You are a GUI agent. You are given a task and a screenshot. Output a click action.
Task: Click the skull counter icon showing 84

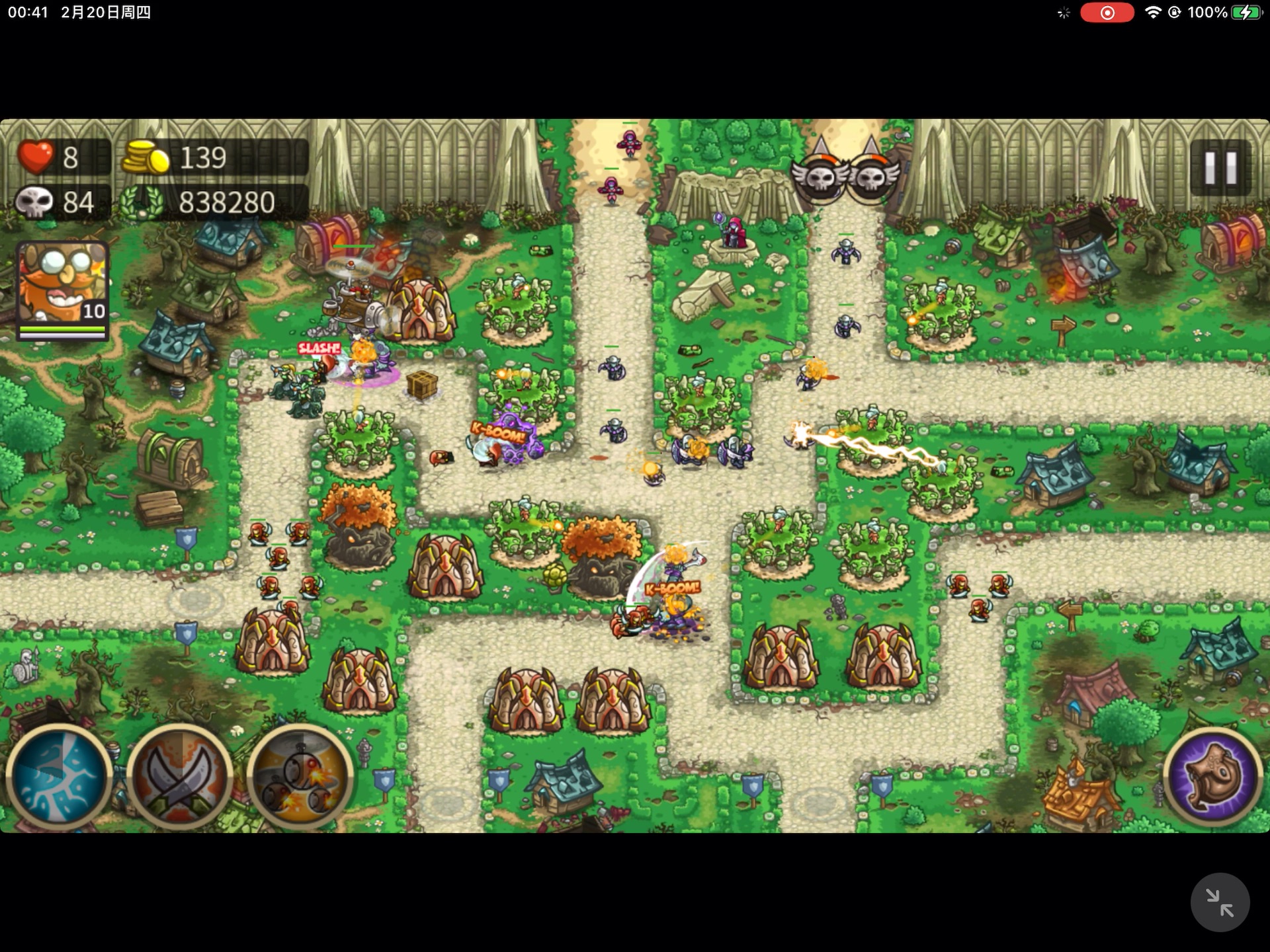pyautogui.click(x=36, y=202)
